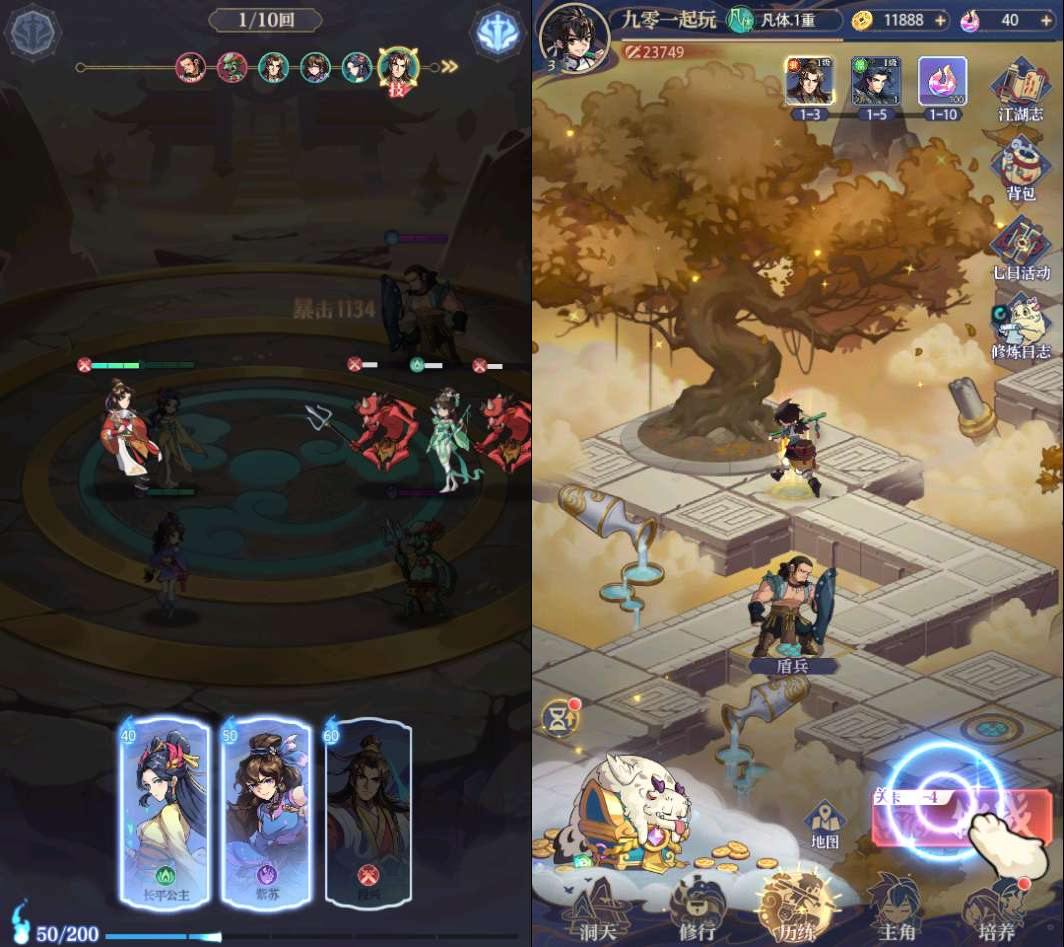Fast-forward the turn order with double arrows
This screenshot has width=1064, height=947.
click(450, 67)
